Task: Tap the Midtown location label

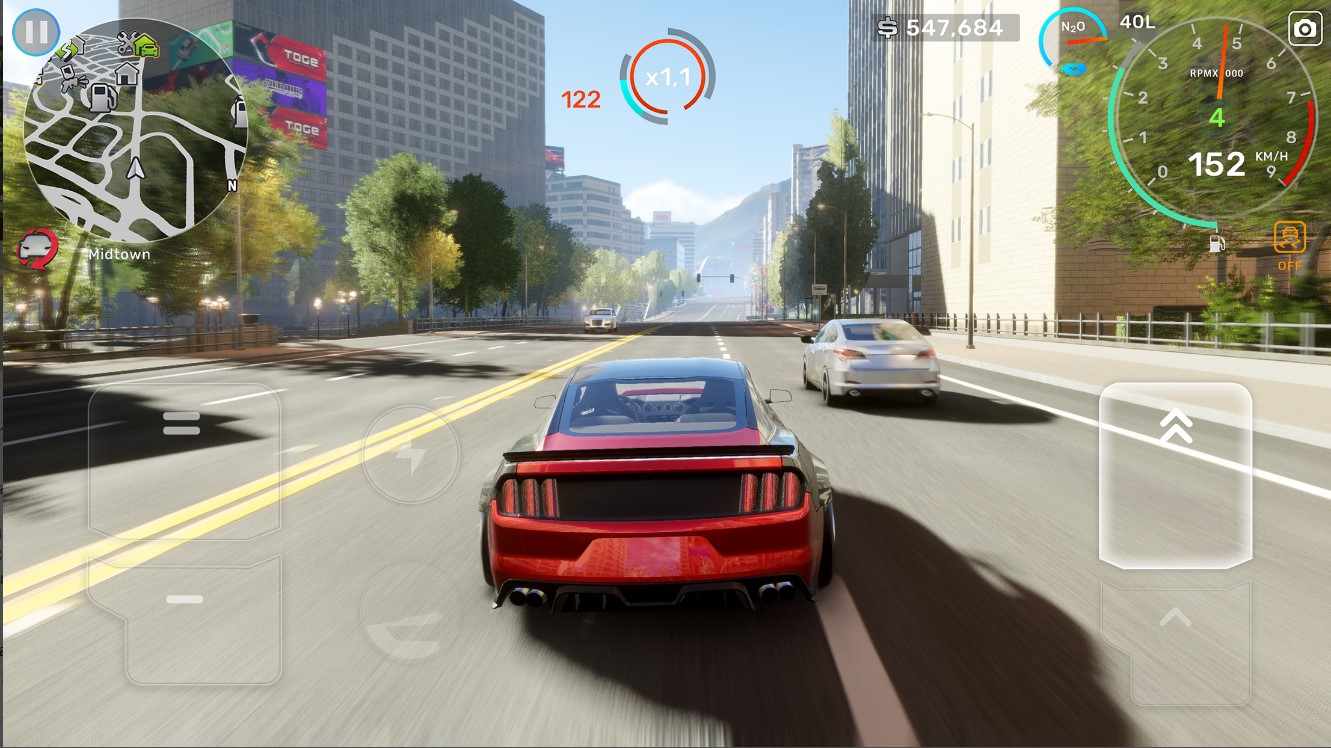Action: tap(118, 254)
